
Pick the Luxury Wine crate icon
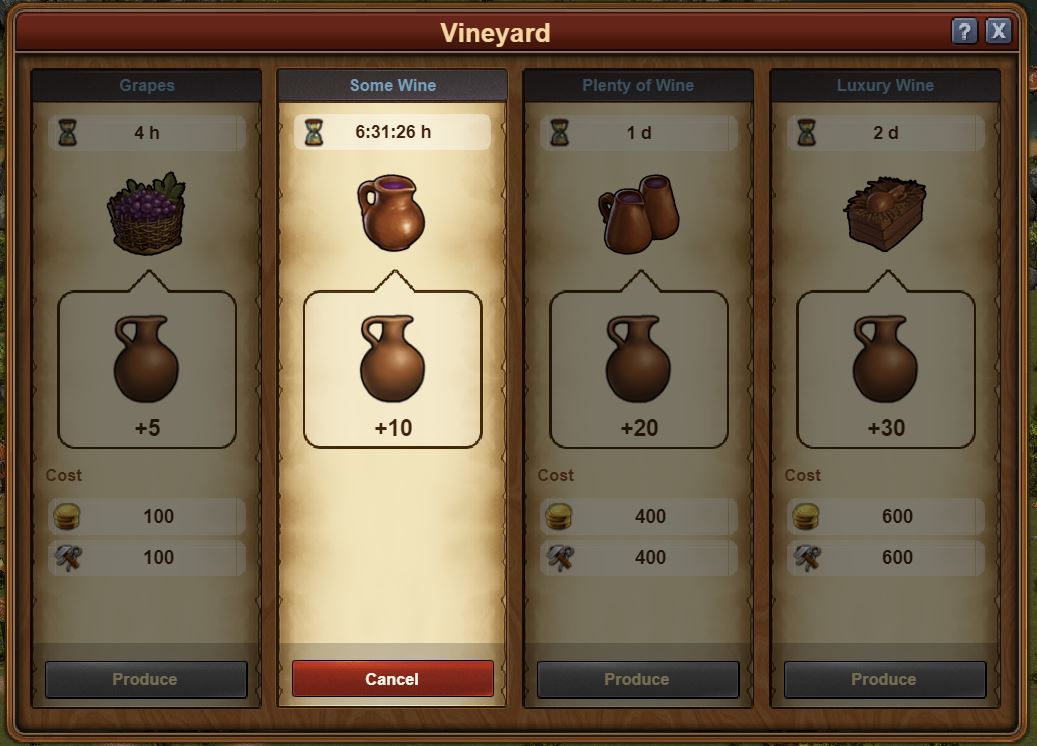coord(885,214)
